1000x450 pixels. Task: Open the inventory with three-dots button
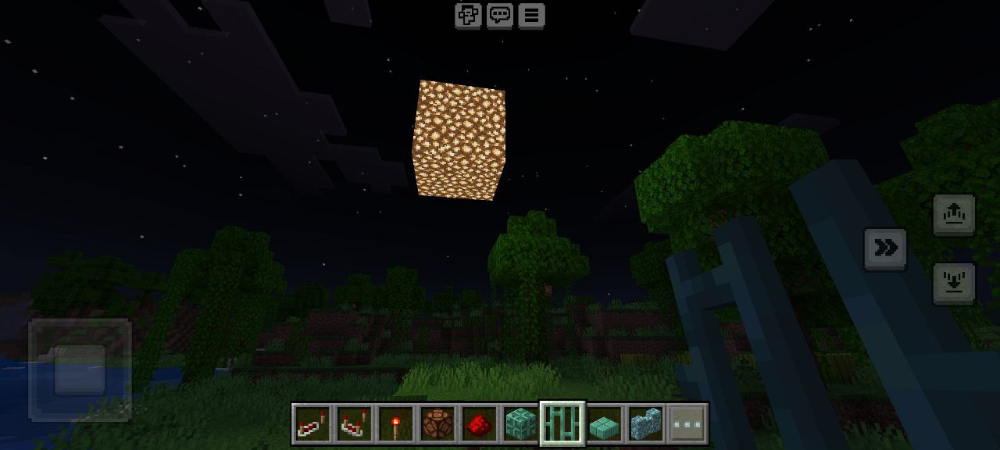(x=688, y=424)
